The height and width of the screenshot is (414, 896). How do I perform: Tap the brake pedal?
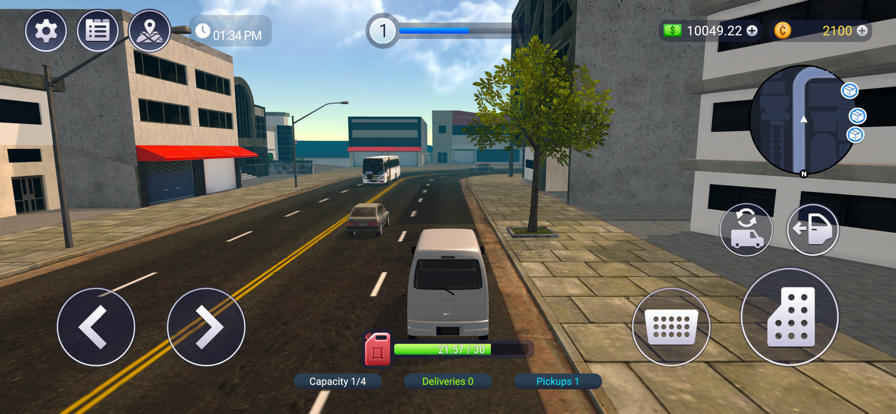click(x=671, y=326)
